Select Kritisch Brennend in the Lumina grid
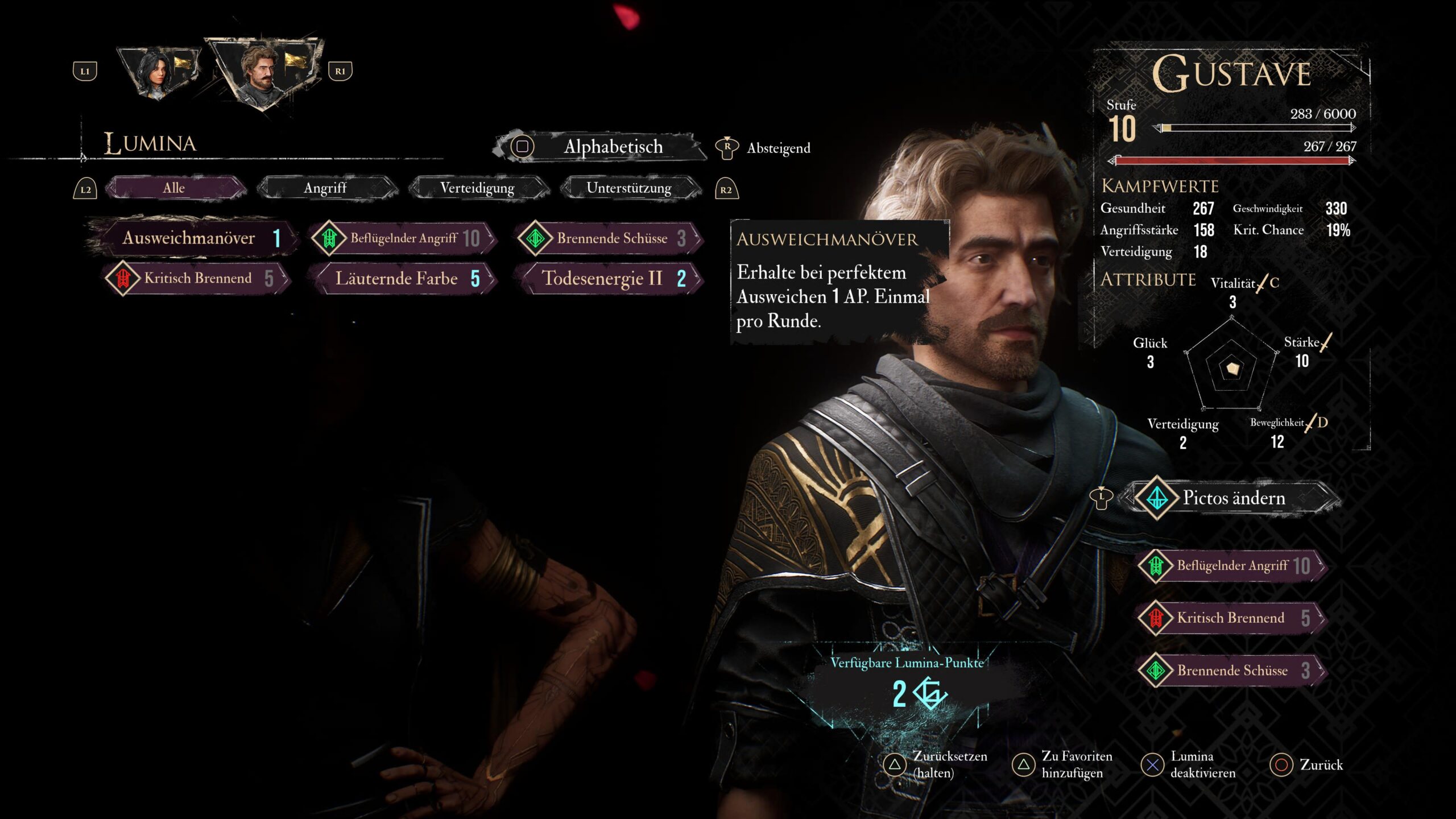 (x=198, y=279)
